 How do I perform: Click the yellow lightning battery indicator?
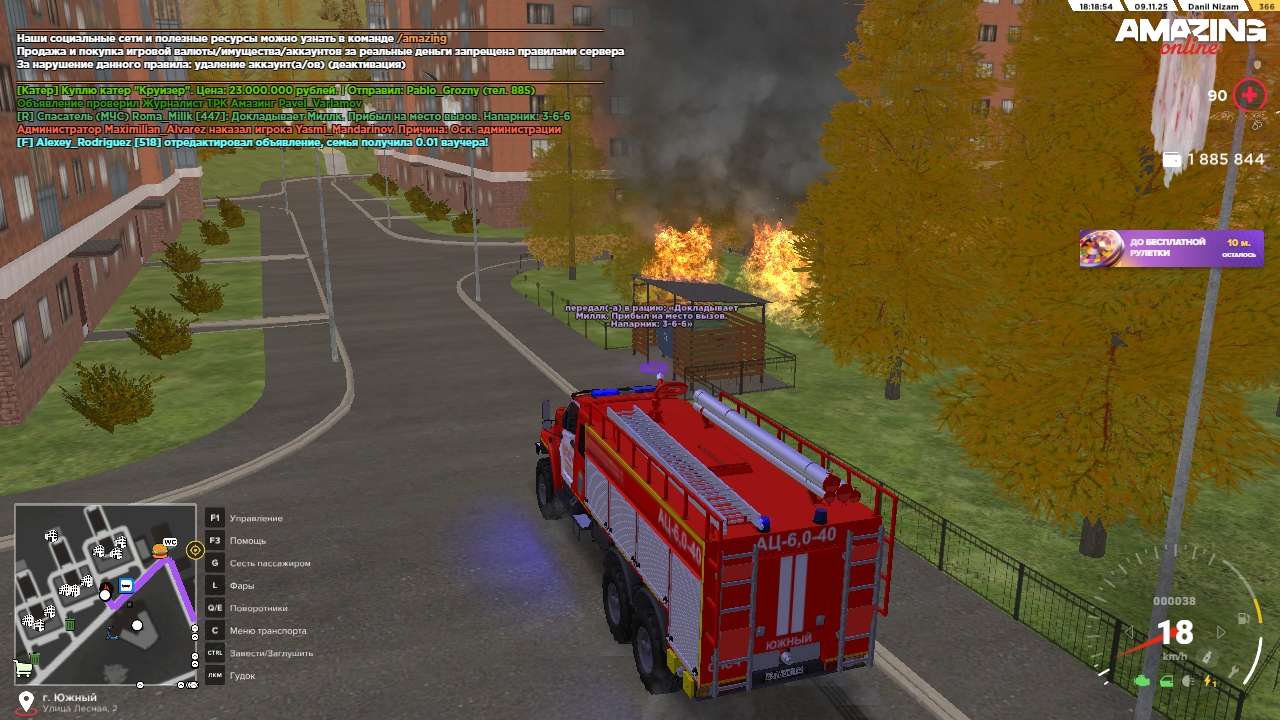[x=1210, y=682]
